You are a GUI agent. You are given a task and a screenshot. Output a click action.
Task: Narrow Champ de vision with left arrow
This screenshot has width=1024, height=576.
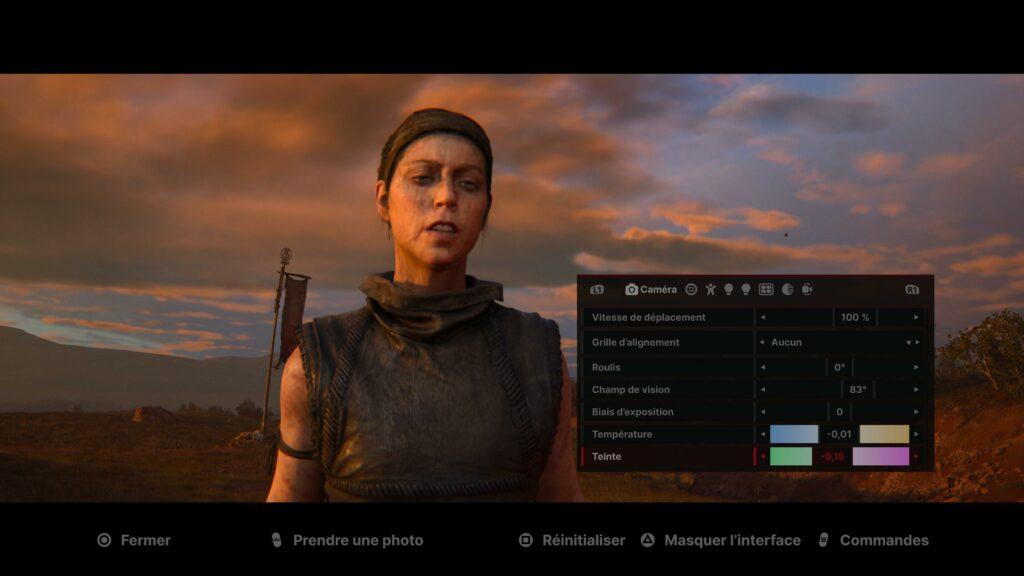click(x=763, y=389)
